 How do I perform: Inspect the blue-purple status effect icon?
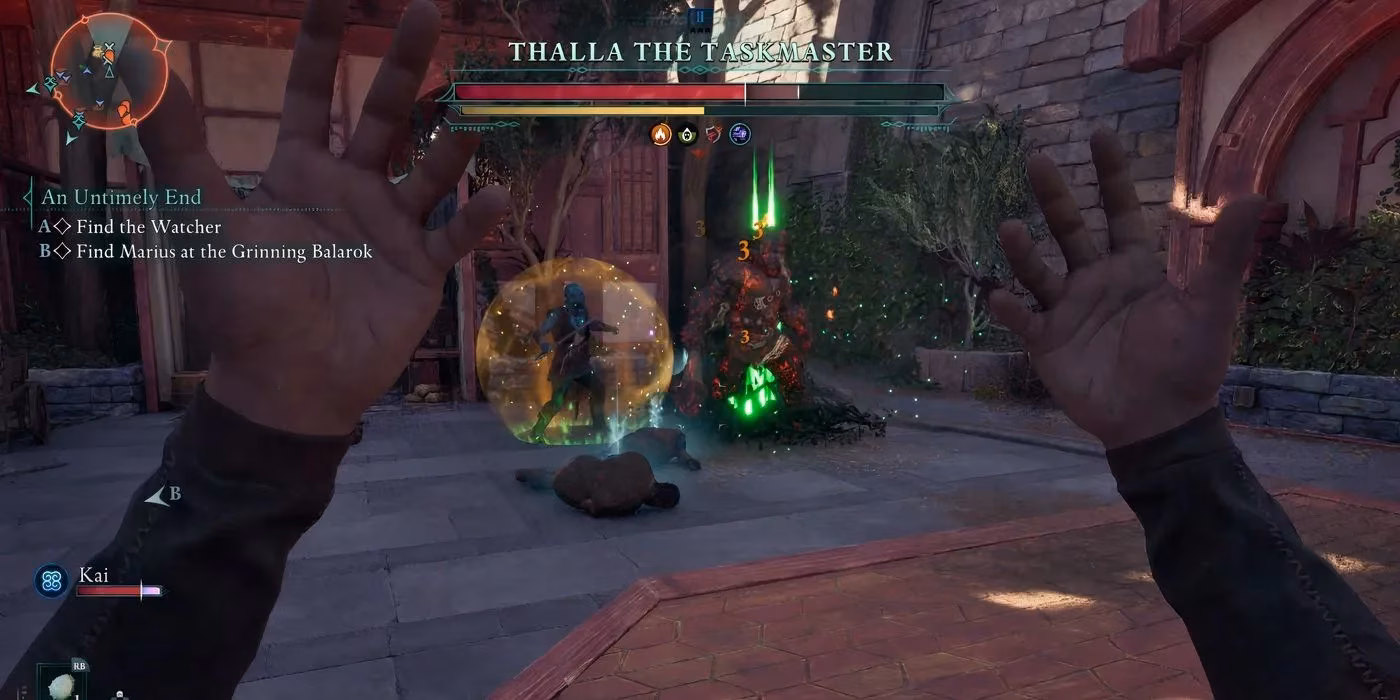(740, 134)
